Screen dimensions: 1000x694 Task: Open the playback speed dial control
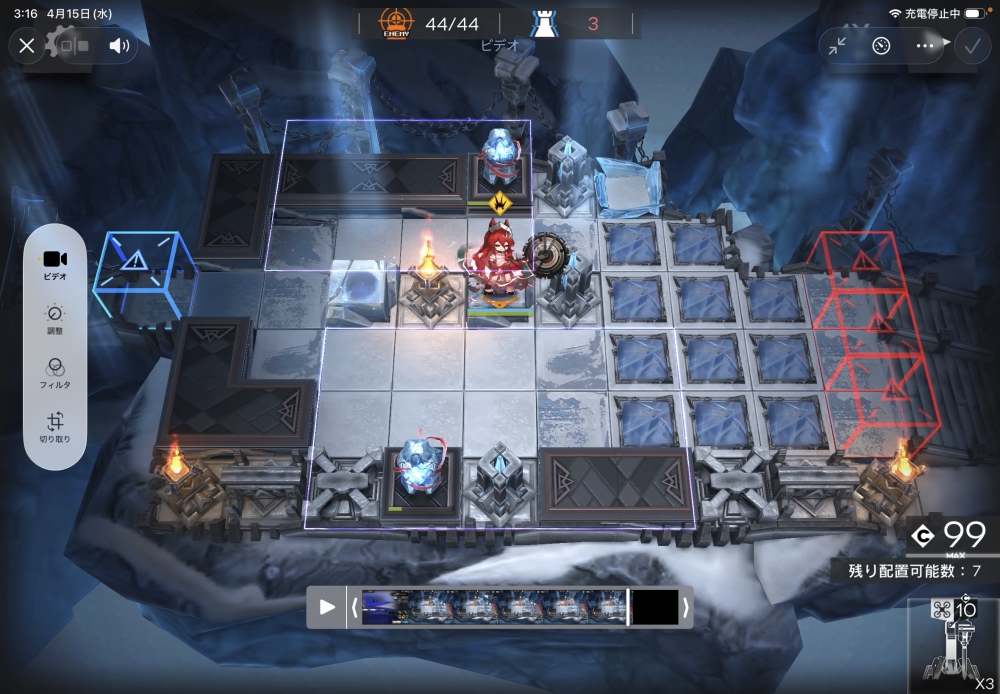881,45
